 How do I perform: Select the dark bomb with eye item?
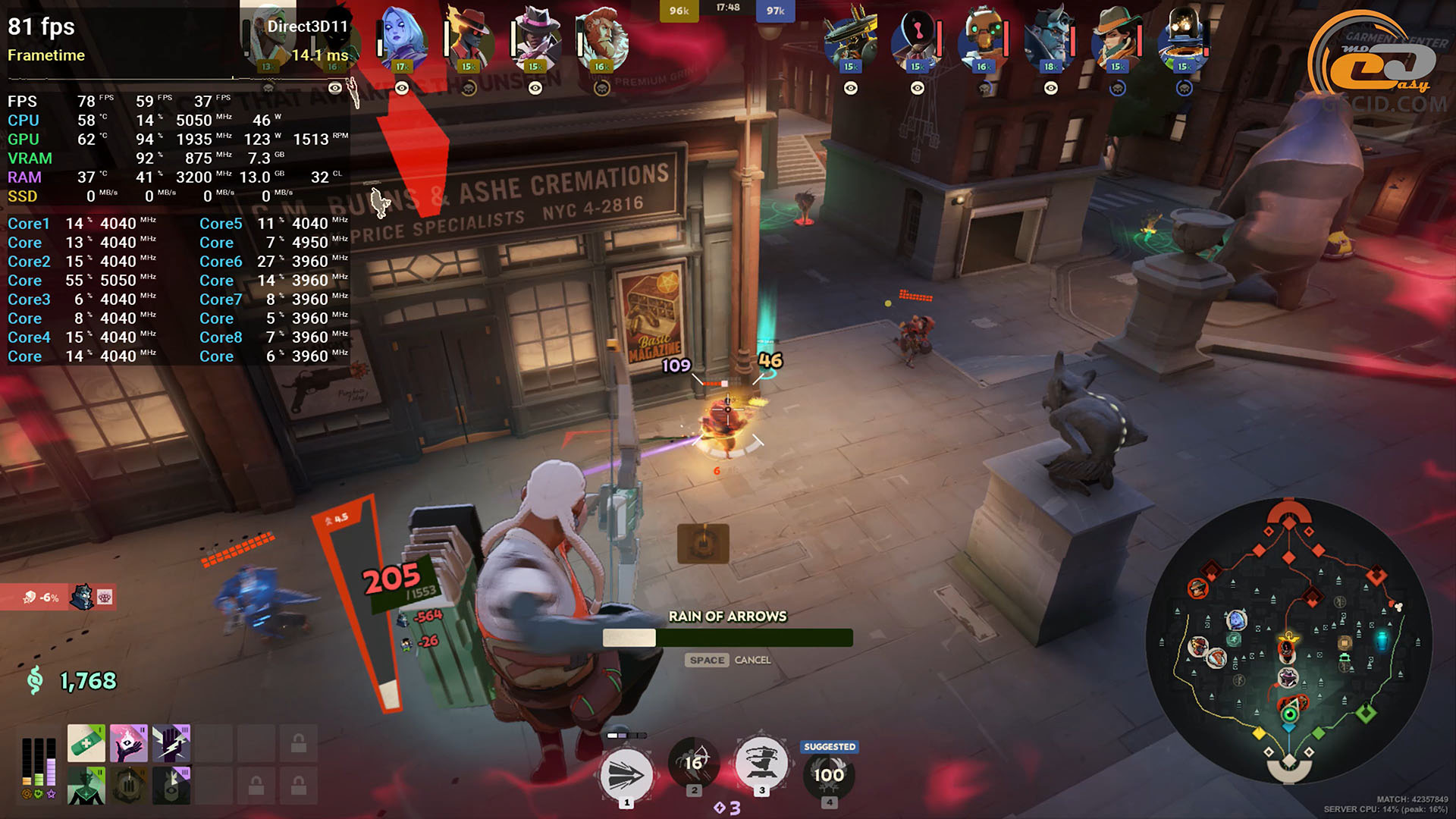[171, 786]
